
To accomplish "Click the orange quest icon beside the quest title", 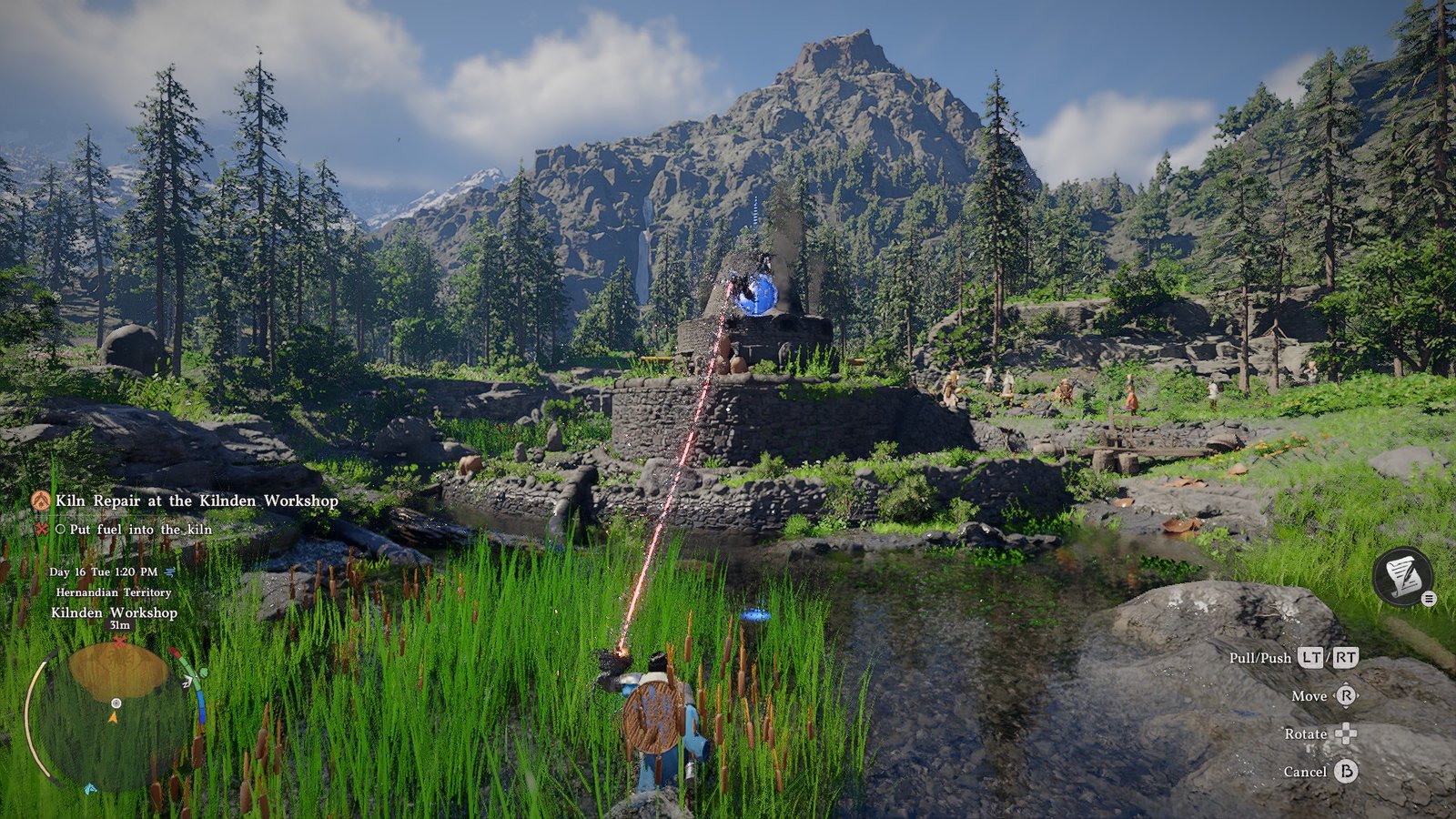I will (41, 500).
